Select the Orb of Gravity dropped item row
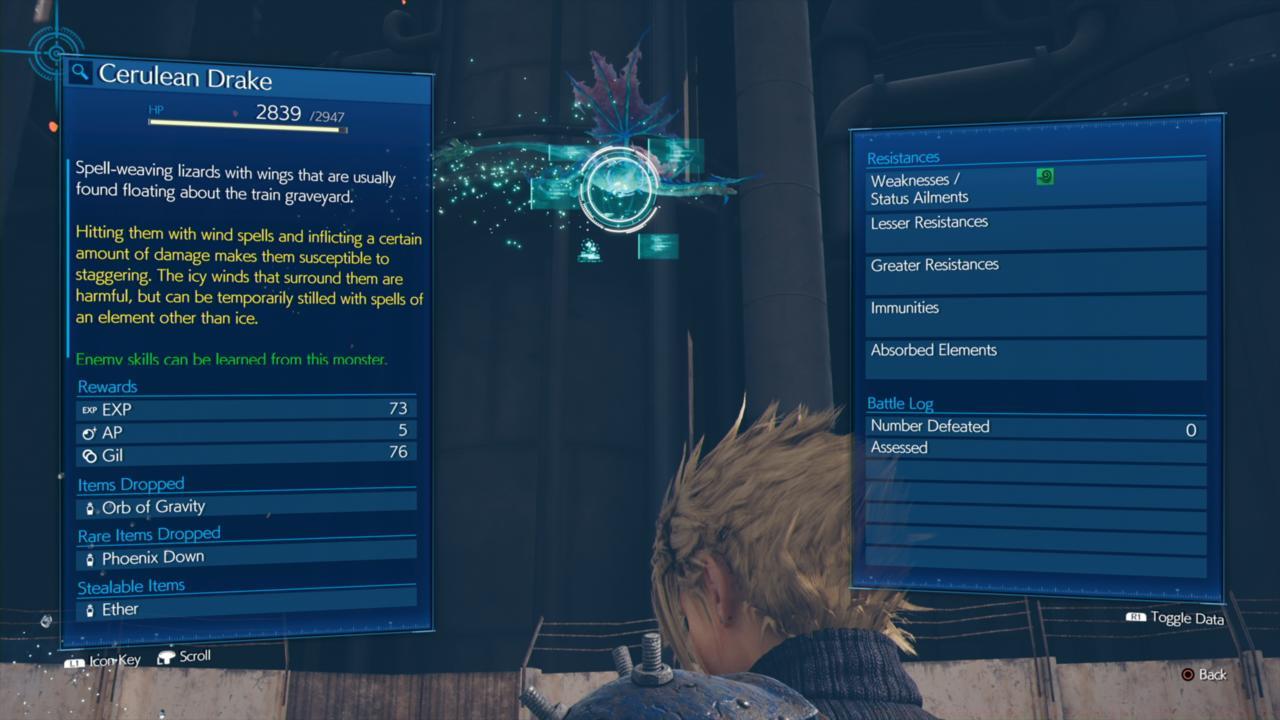The image size is (1280, 720). pyautogui.click(x=246, y=507)
